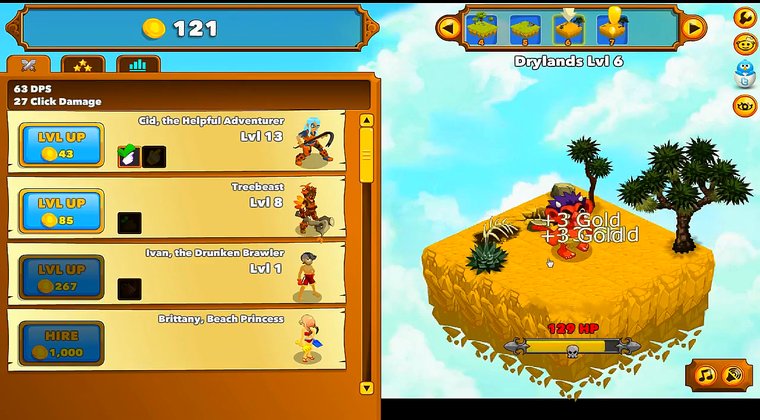
Task: Click the right zone navigation arrow
Action: [x=693, y=28]
